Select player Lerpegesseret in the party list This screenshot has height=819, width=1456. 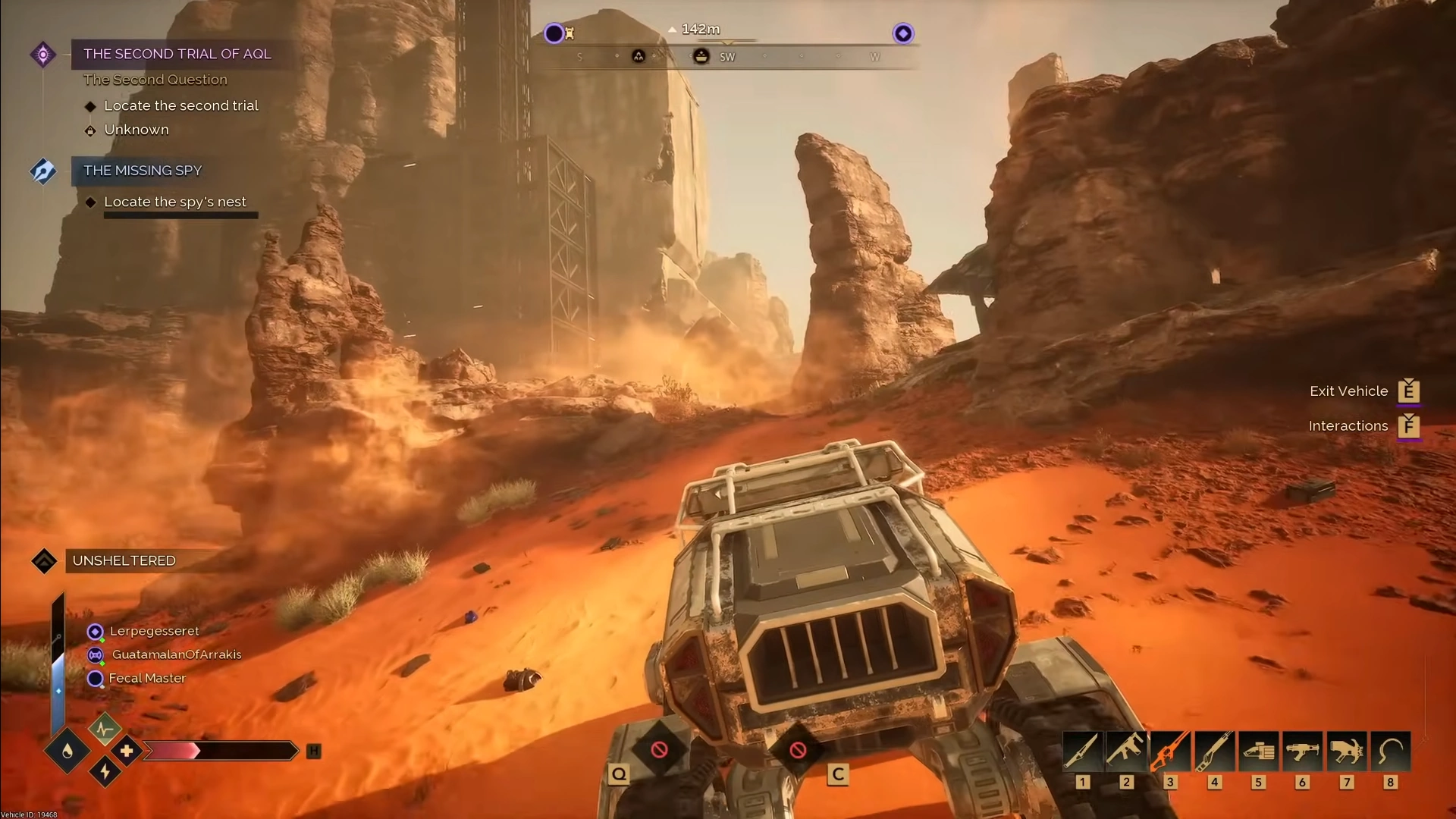pyautogui.click(x=153, y=631)
